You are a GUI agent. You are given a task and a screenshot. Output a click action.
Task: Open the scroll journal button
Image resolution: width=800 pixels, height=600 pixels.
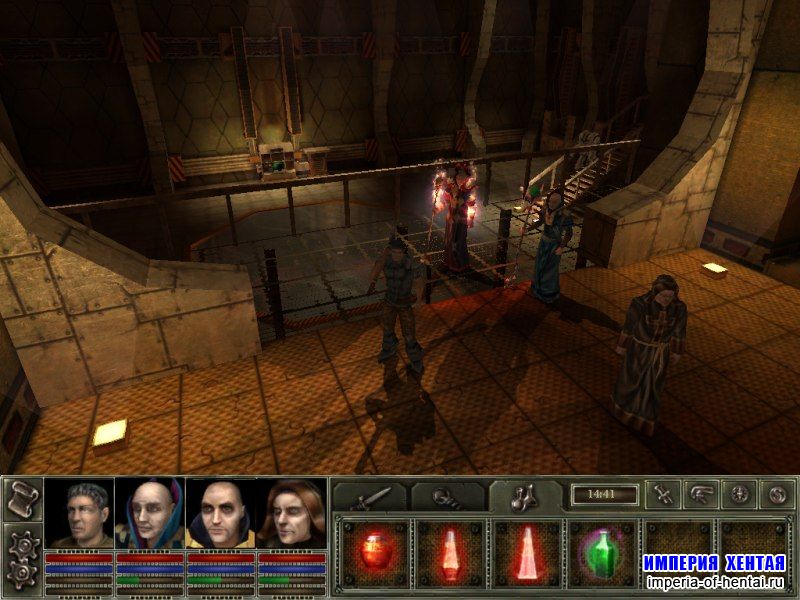pyautogui.click(x=20, y=500)
